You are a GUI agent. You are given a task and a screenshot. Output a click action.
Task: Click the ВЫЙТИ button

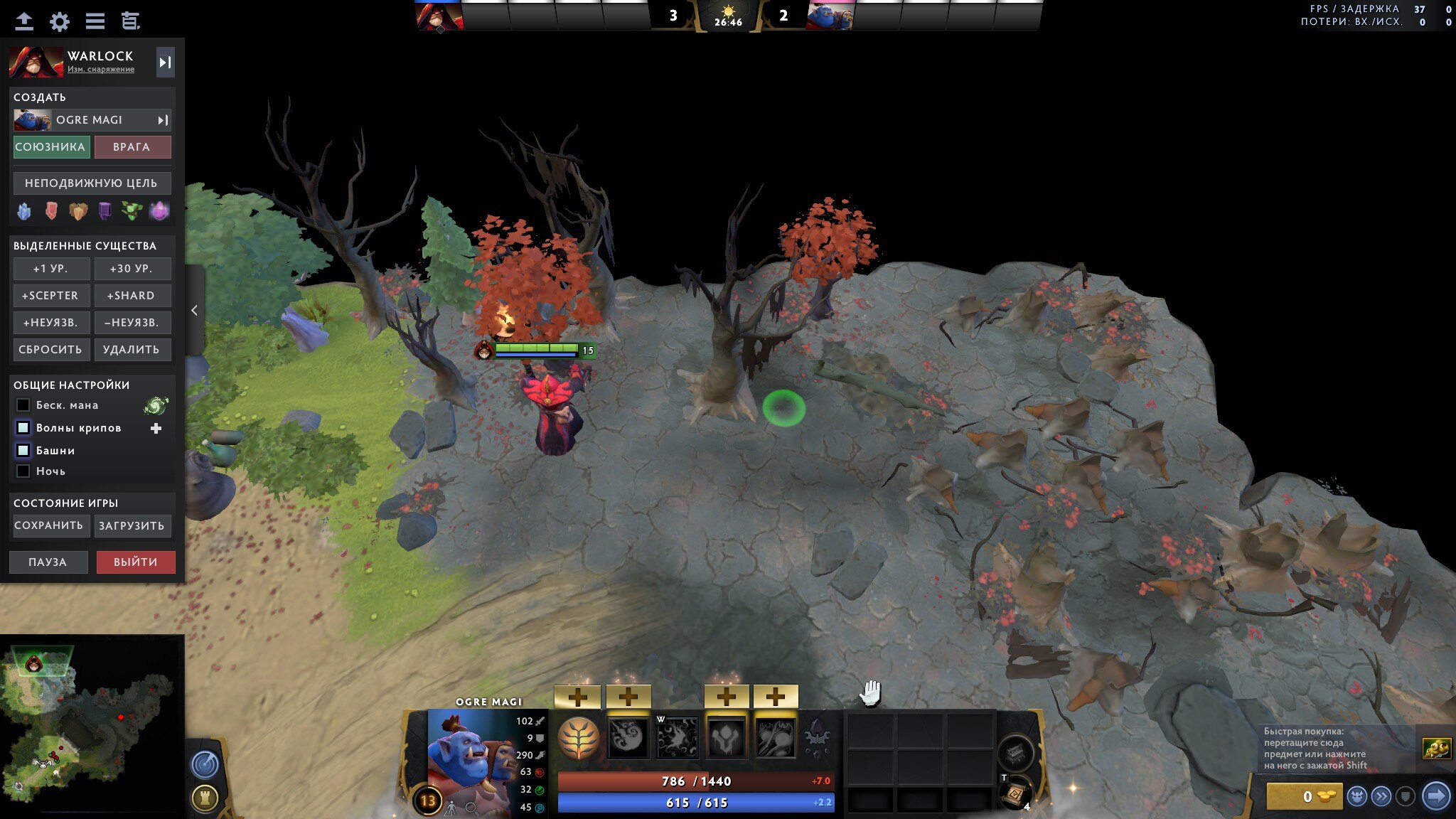tap(136, 562)
